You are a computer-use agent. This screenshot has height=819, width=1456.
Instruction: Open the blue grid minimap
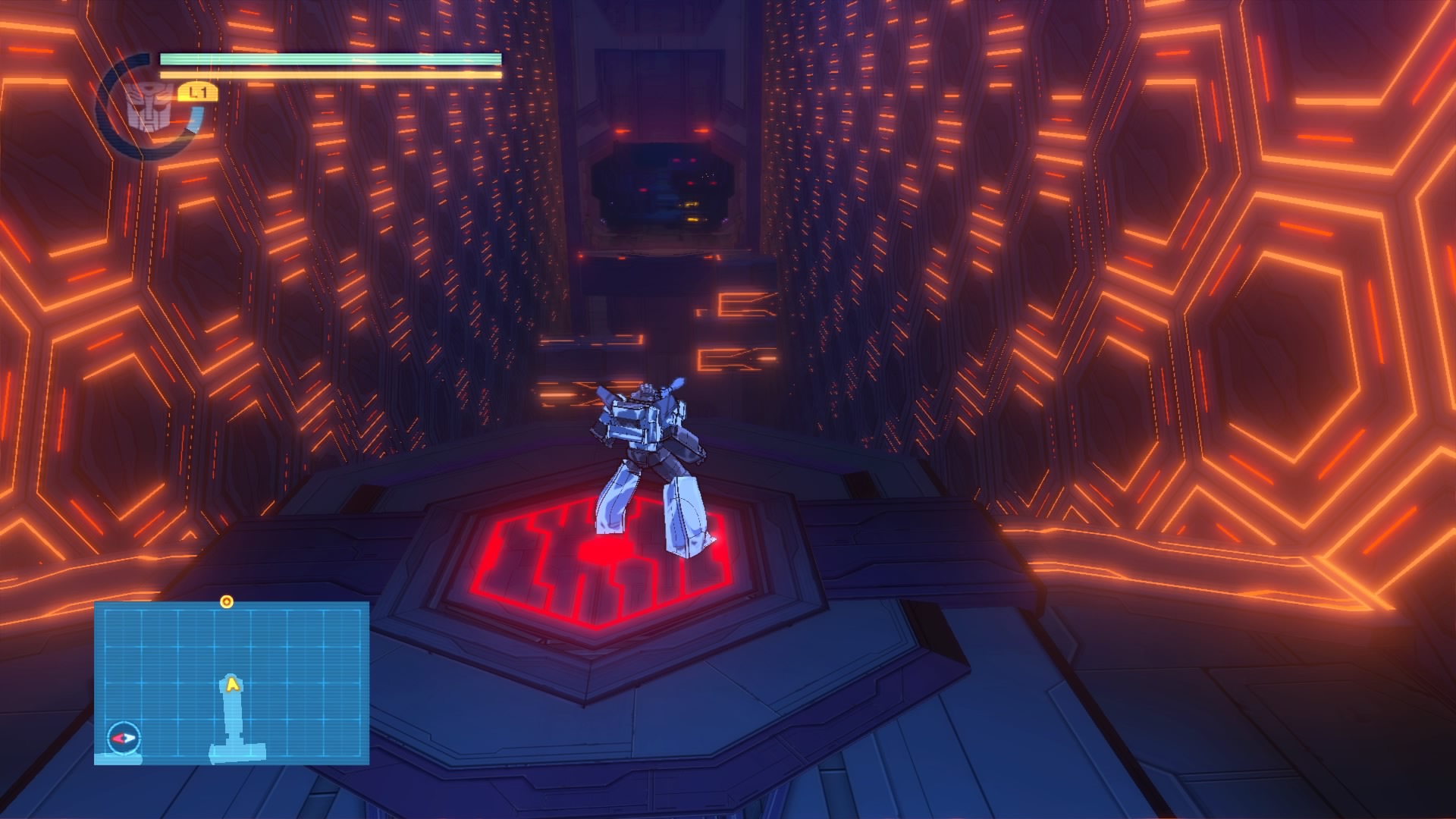(x=231, y=682)
